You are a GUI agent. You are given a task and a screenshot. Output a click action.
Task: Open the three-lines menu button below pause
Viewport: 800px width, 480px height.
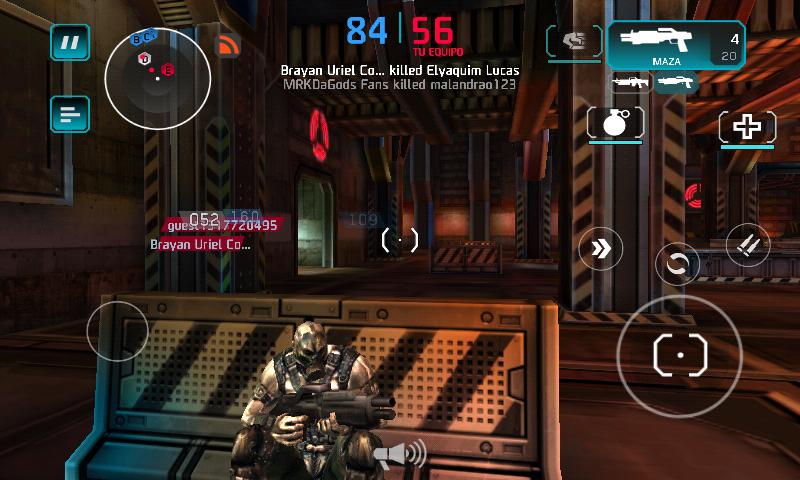70,114
